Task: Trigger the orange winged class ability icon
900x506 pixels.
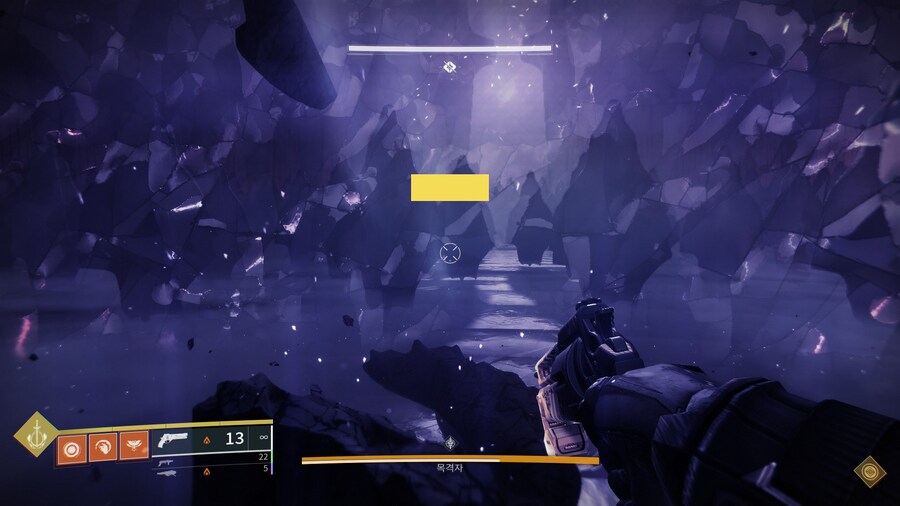Action: (x=133, y=446)
